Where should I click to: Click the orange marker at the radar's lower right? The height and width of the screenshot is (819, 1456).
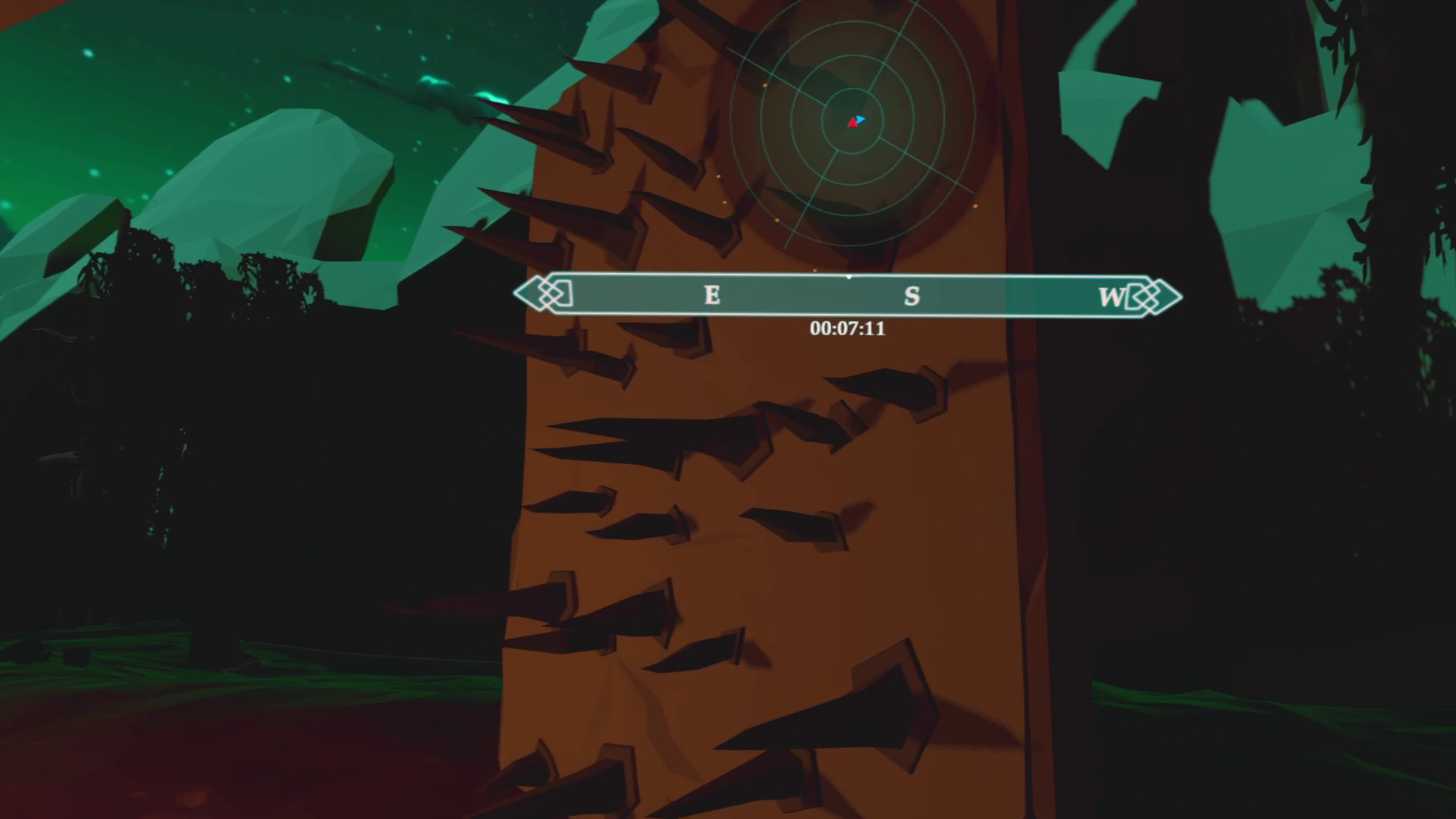(x=976, y=206)
